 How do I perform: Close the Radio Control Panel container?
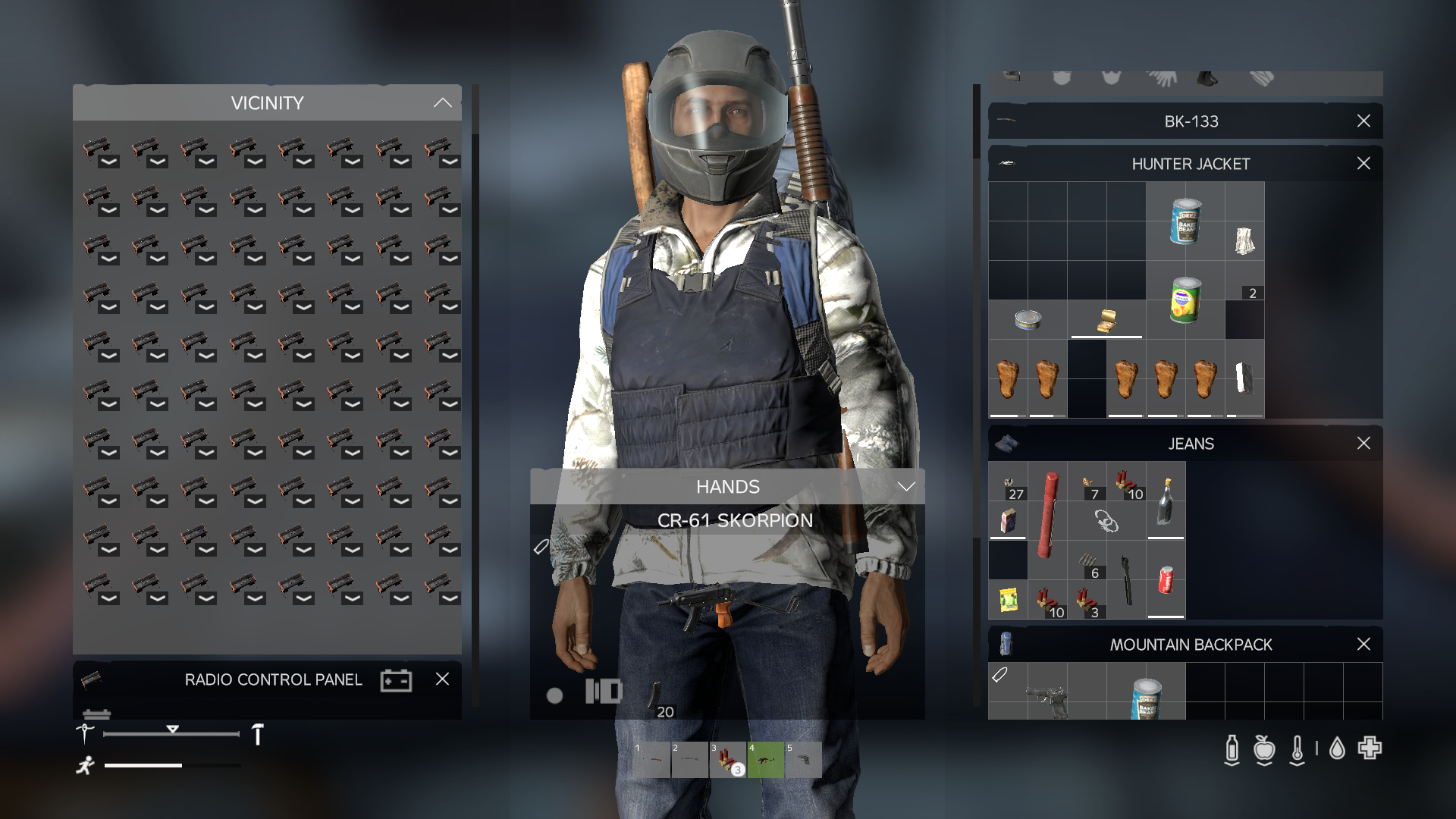point(443,679)
